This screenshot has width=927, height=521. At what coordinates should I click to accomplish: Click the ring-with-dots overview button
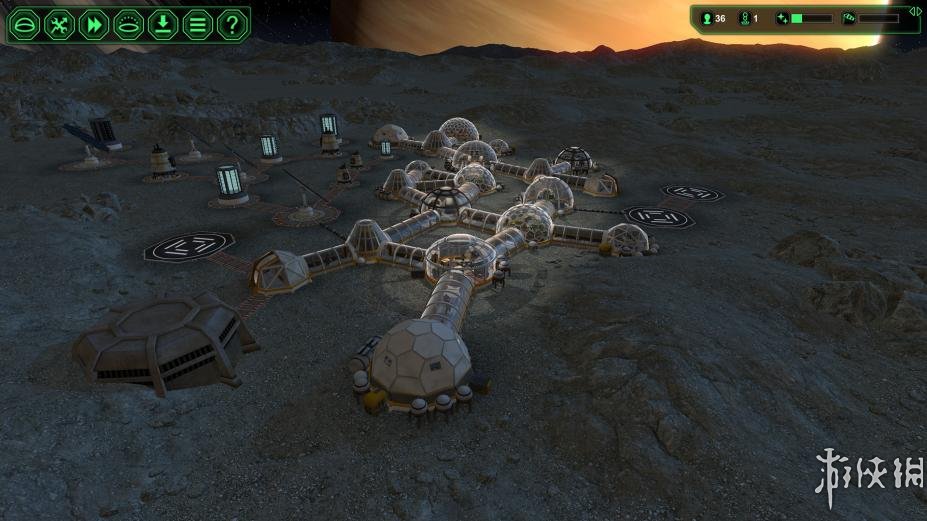(128, 25)
